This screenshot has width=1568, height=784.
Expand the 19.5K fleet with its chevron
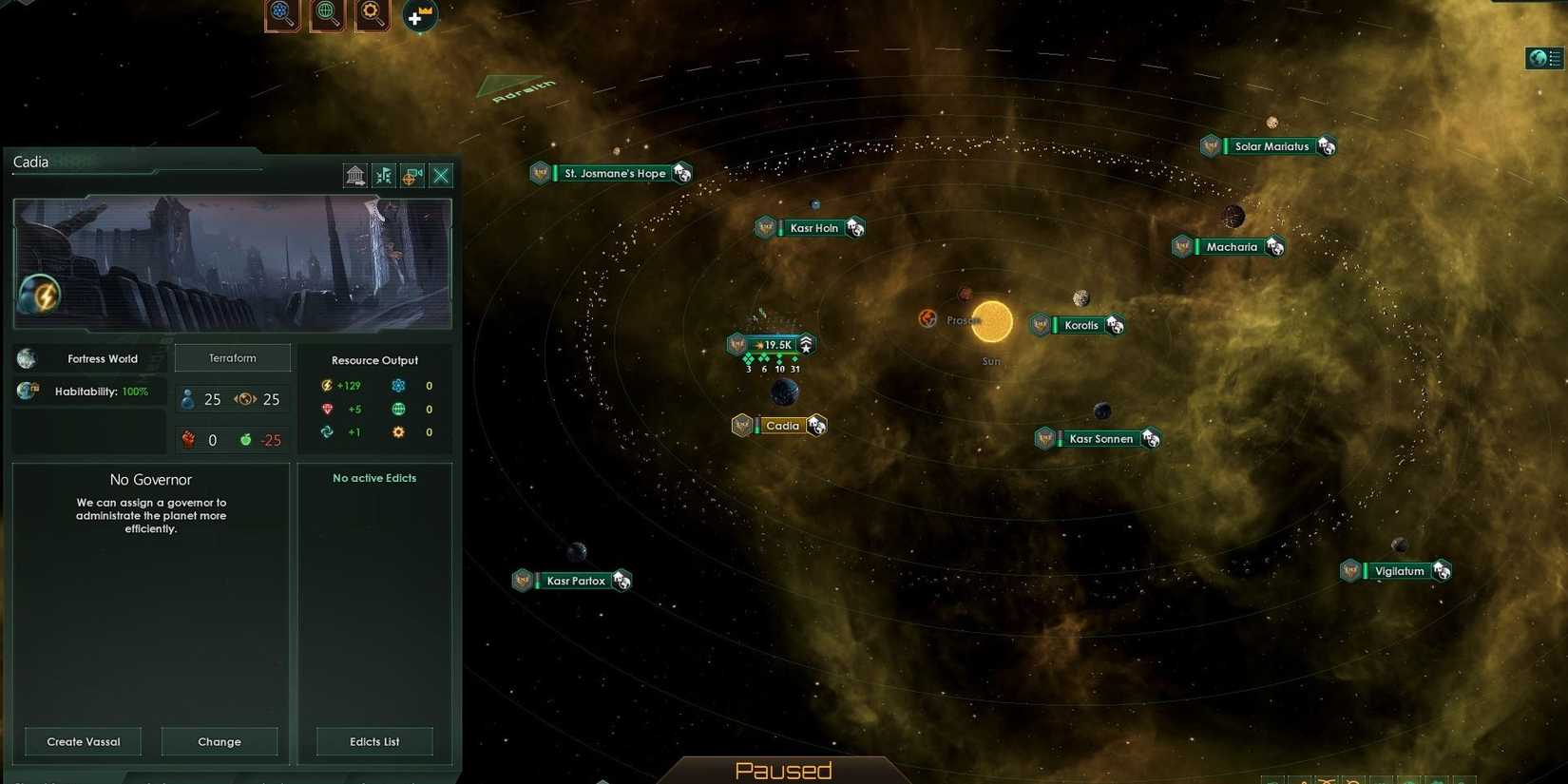[x=806, y=344]
